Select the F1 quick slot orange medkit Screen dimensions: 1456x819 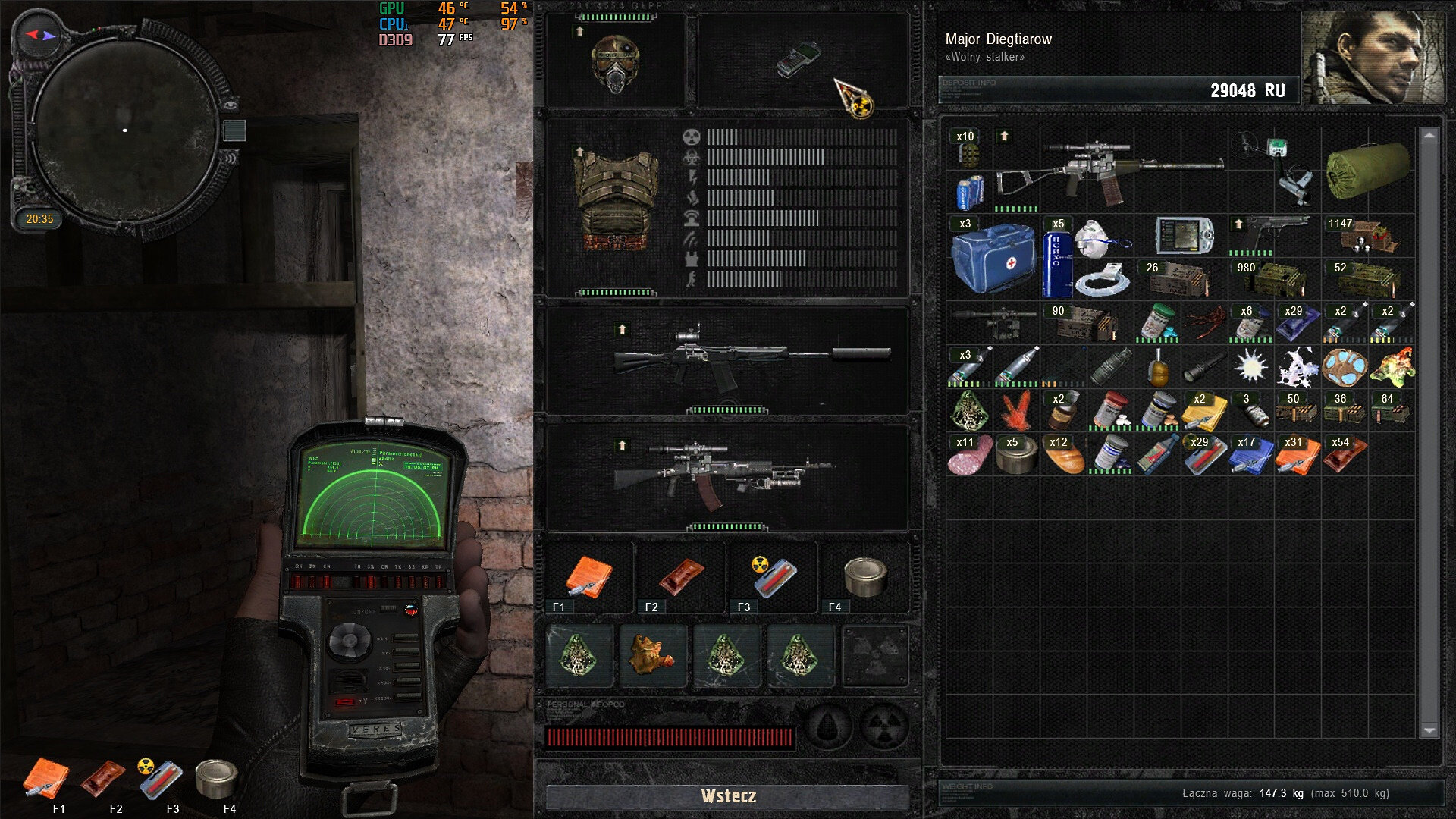point(588,578)
